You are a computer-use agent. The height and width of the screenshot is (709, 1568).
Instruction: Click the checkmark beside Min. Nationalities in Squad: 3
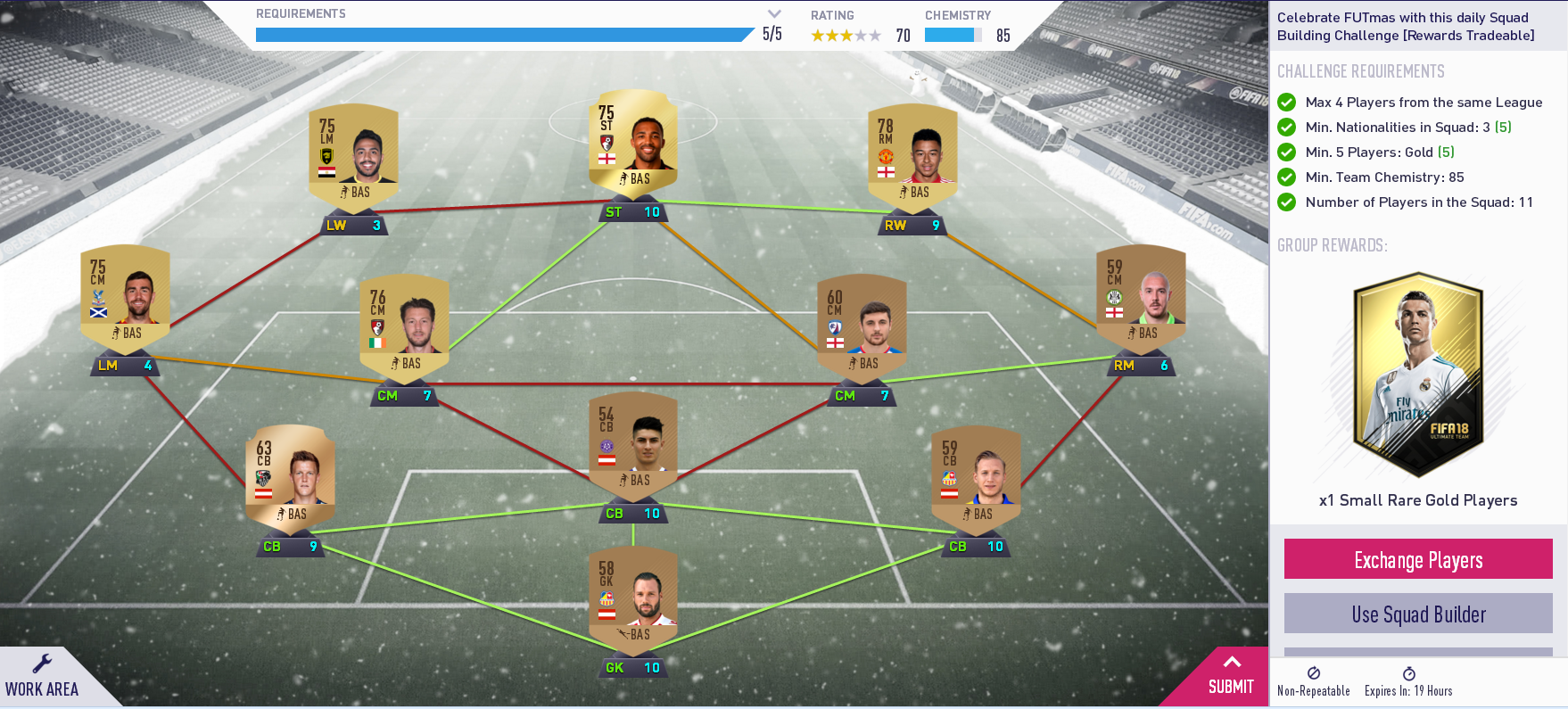pos(1285,128)
